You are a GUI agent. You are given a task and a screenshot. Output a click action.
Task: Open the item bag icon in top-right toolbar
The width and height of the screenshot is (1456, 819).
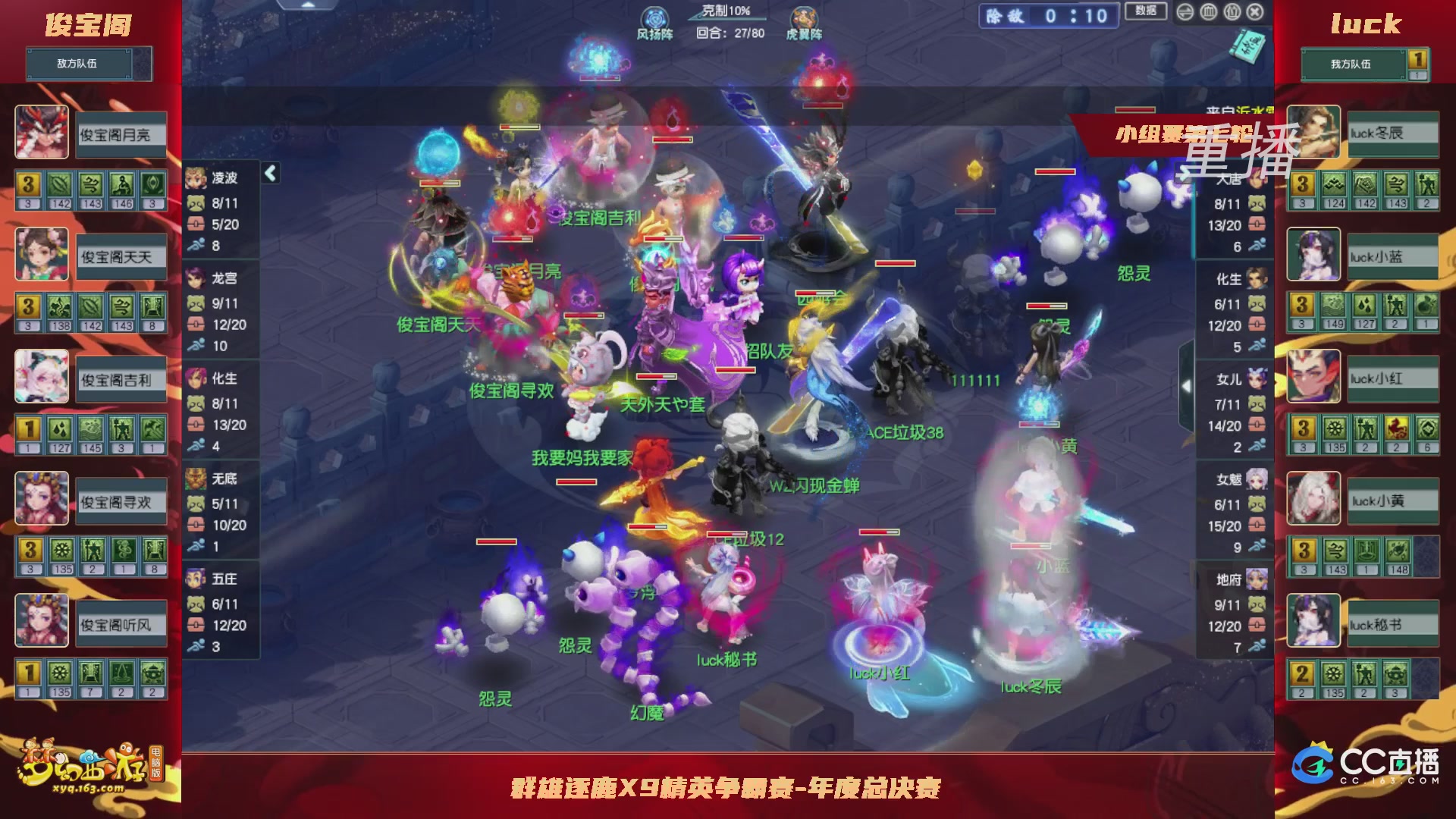(1232, 12)
